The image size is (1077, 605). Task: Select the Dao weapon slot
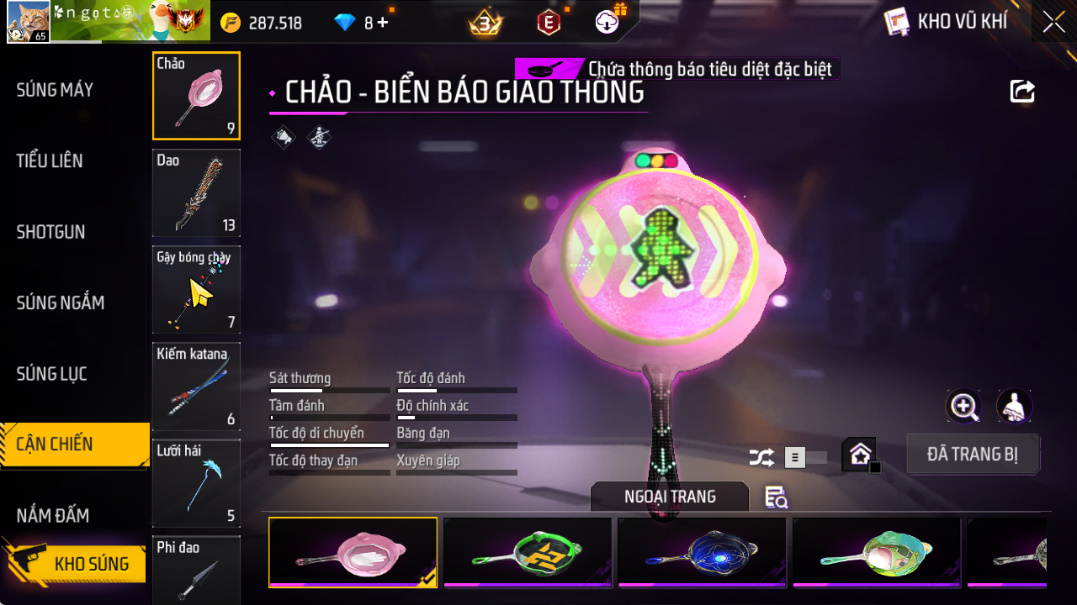[196, 192]
